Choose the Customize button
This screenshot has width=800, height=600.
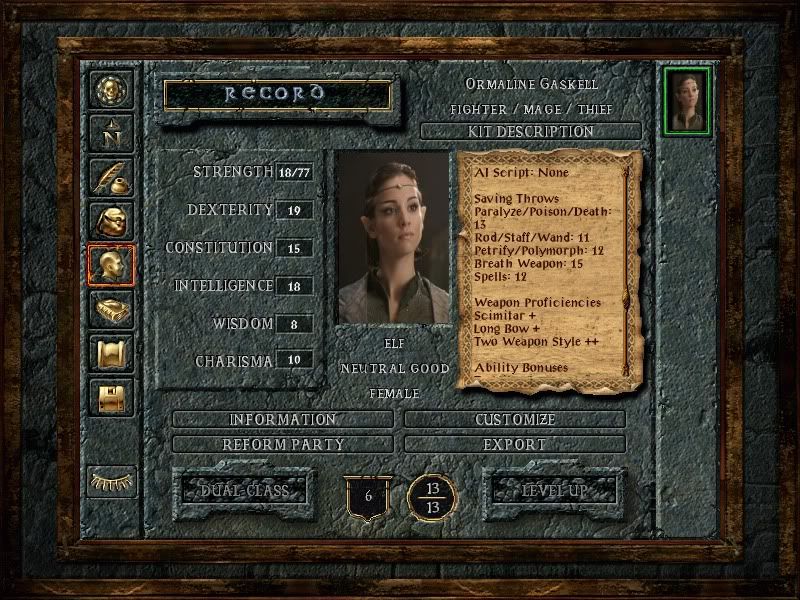point(515,419)
